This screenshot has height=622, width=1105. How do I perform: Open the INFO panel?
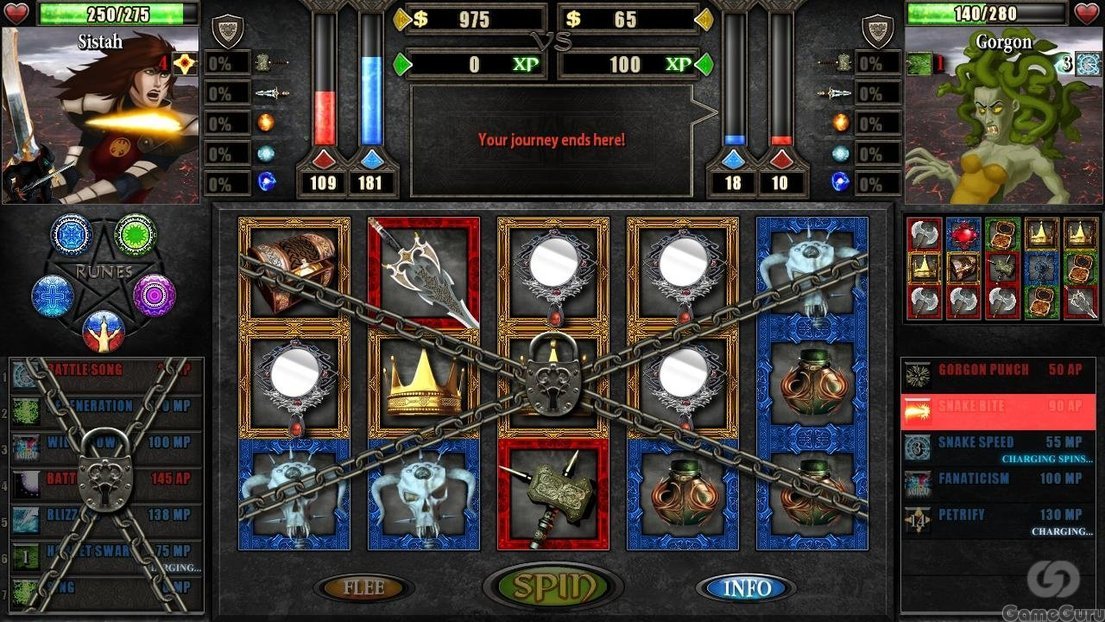tap(747, 588)
